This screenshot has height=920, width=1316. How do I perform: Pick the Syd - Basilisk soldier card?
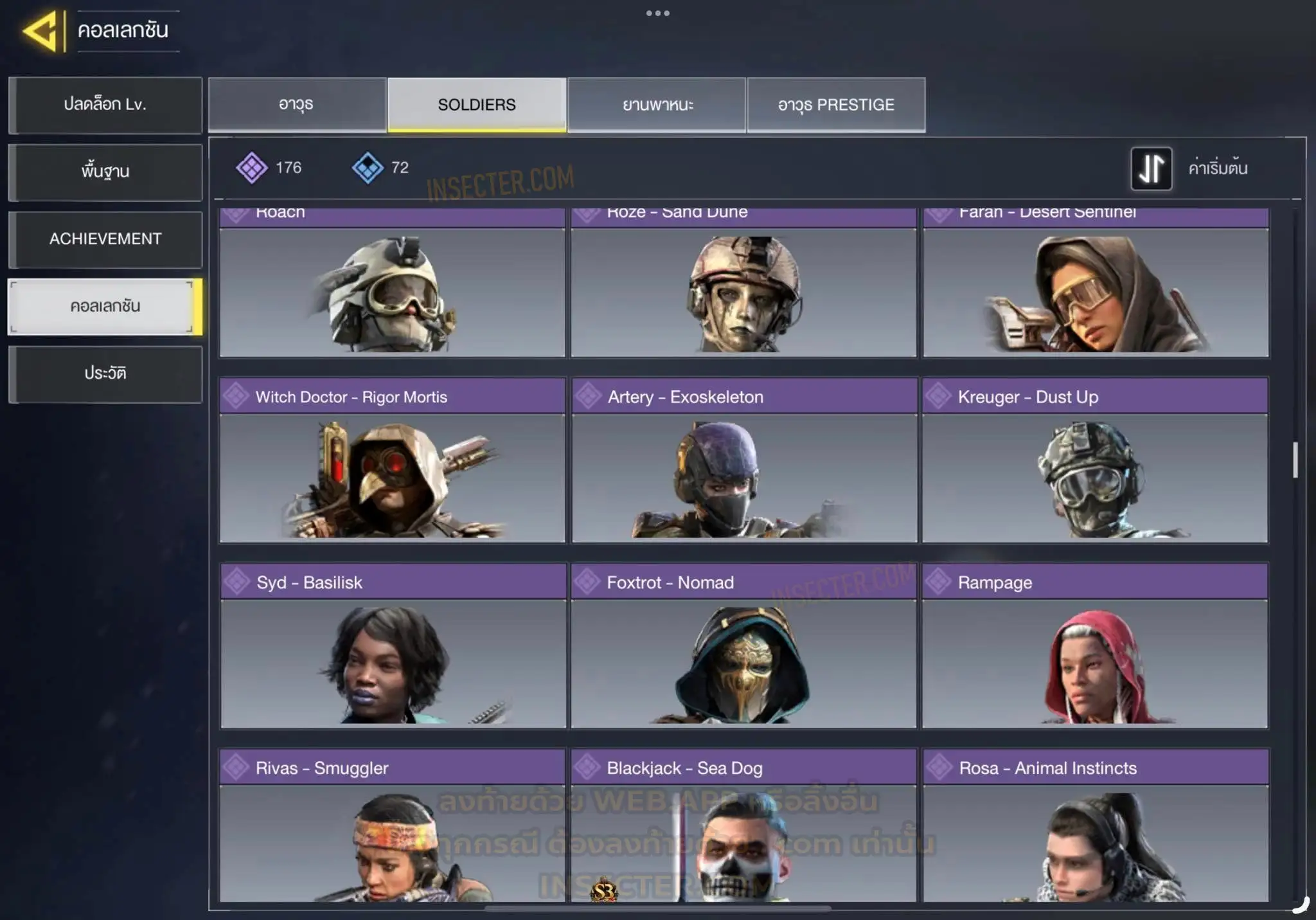(393, 645)
